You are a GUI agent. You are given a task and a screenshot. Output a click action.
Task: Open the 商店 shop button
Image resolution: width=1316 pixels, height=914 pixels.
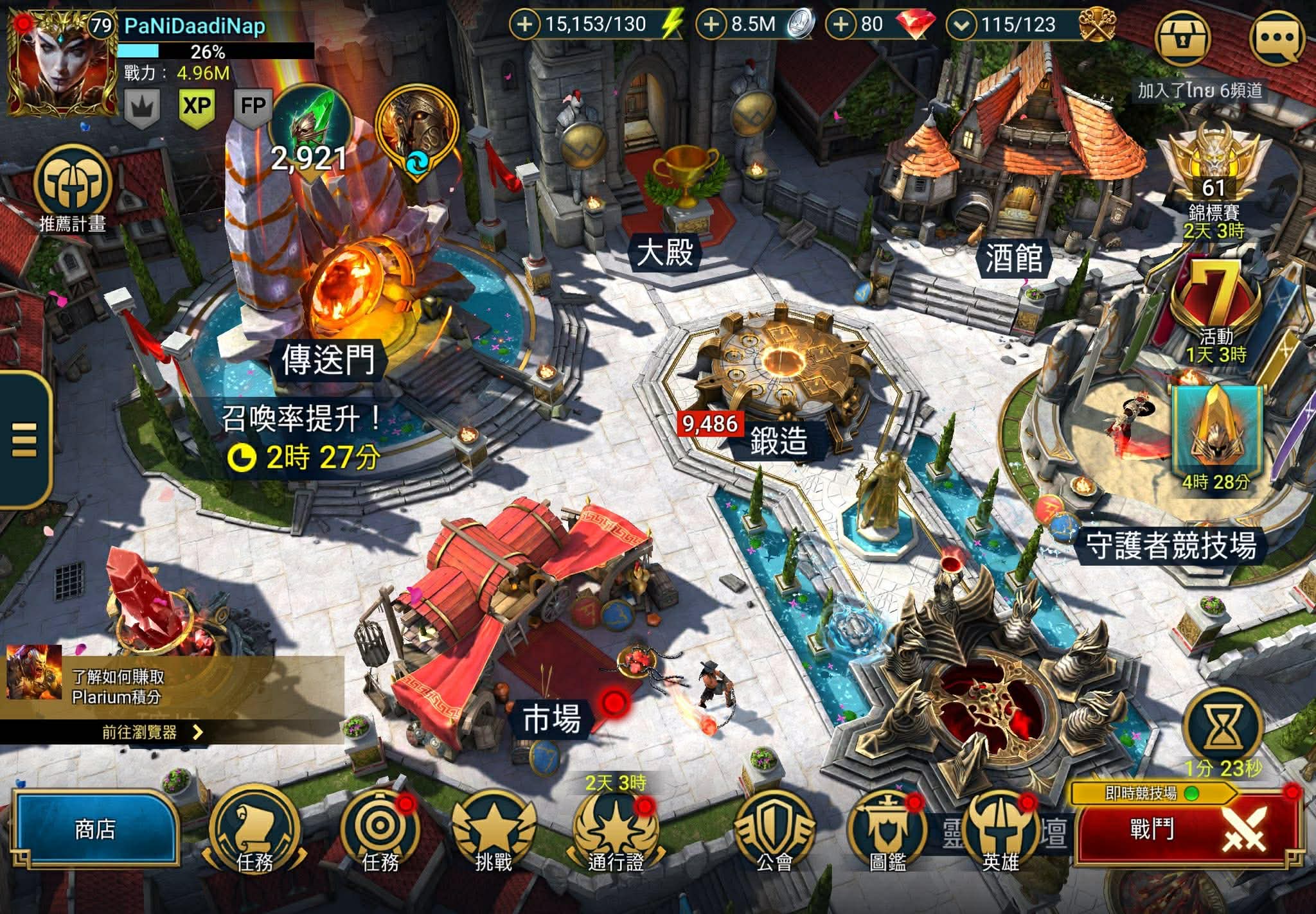tap(95, 829)
